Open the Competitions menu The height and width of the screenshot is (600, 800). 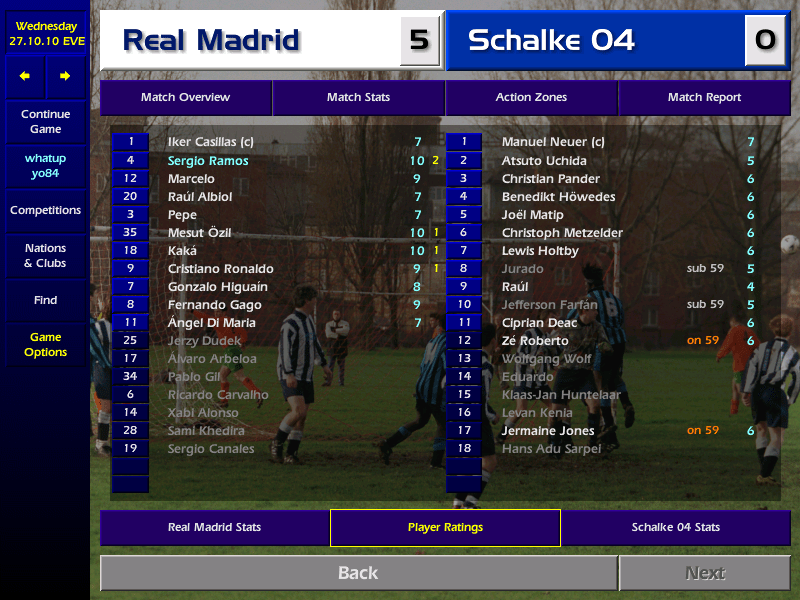coord(45,211)
